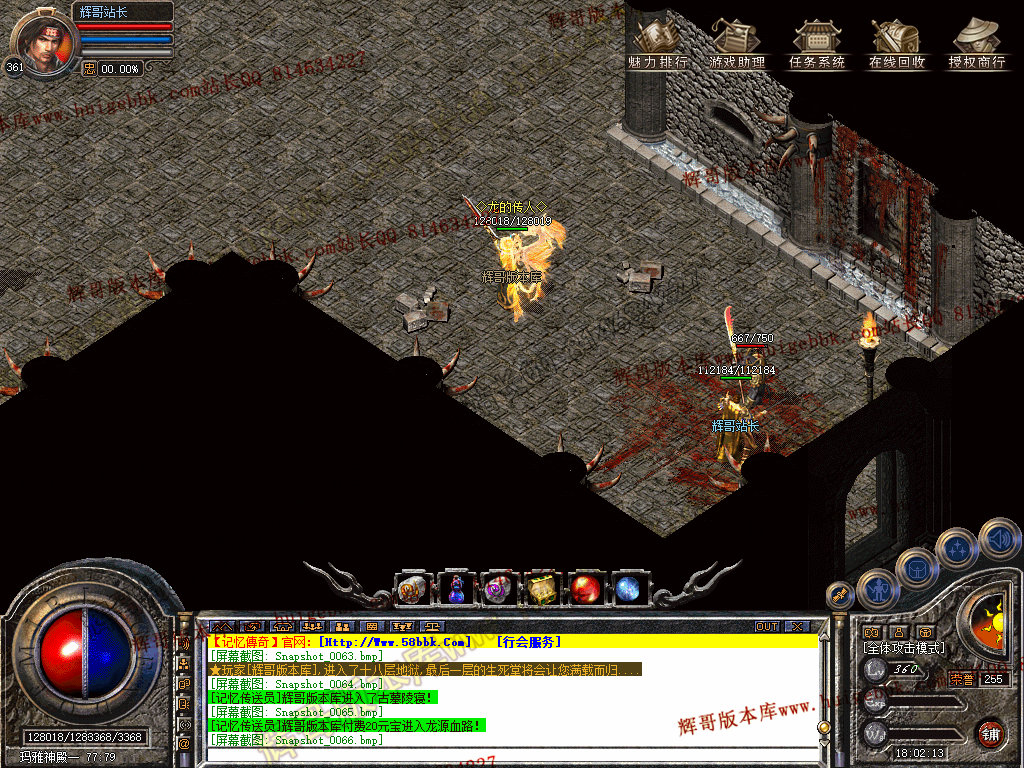Click the @ chat channel button

[x=184, y=744]
